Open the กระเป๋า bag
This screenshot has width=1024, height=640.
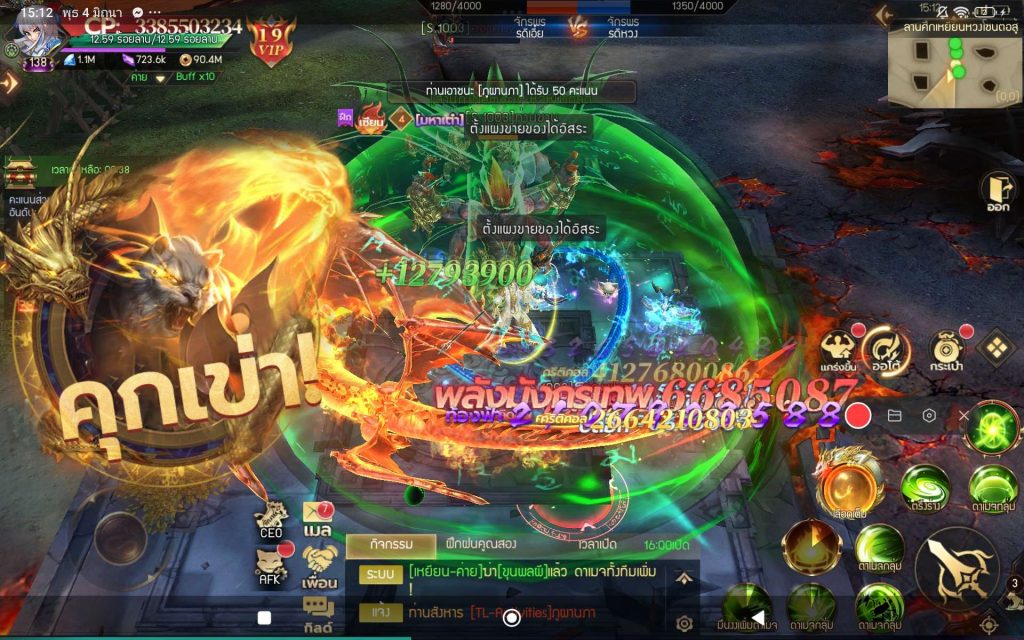pos(946,349)
